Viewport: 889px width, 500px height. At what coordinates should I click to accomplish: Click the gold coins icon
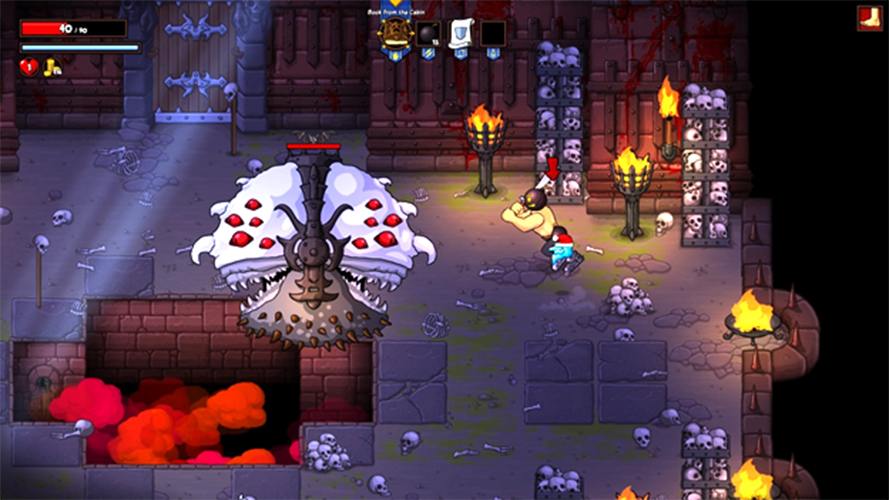52,67
